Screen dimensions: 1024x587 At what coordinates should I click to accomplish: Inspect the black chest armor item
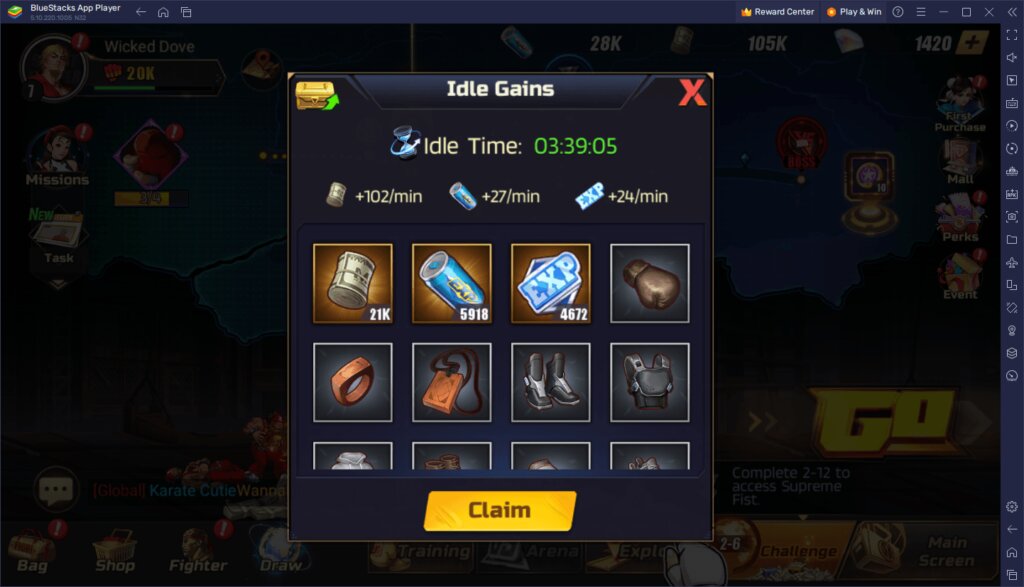649,382
